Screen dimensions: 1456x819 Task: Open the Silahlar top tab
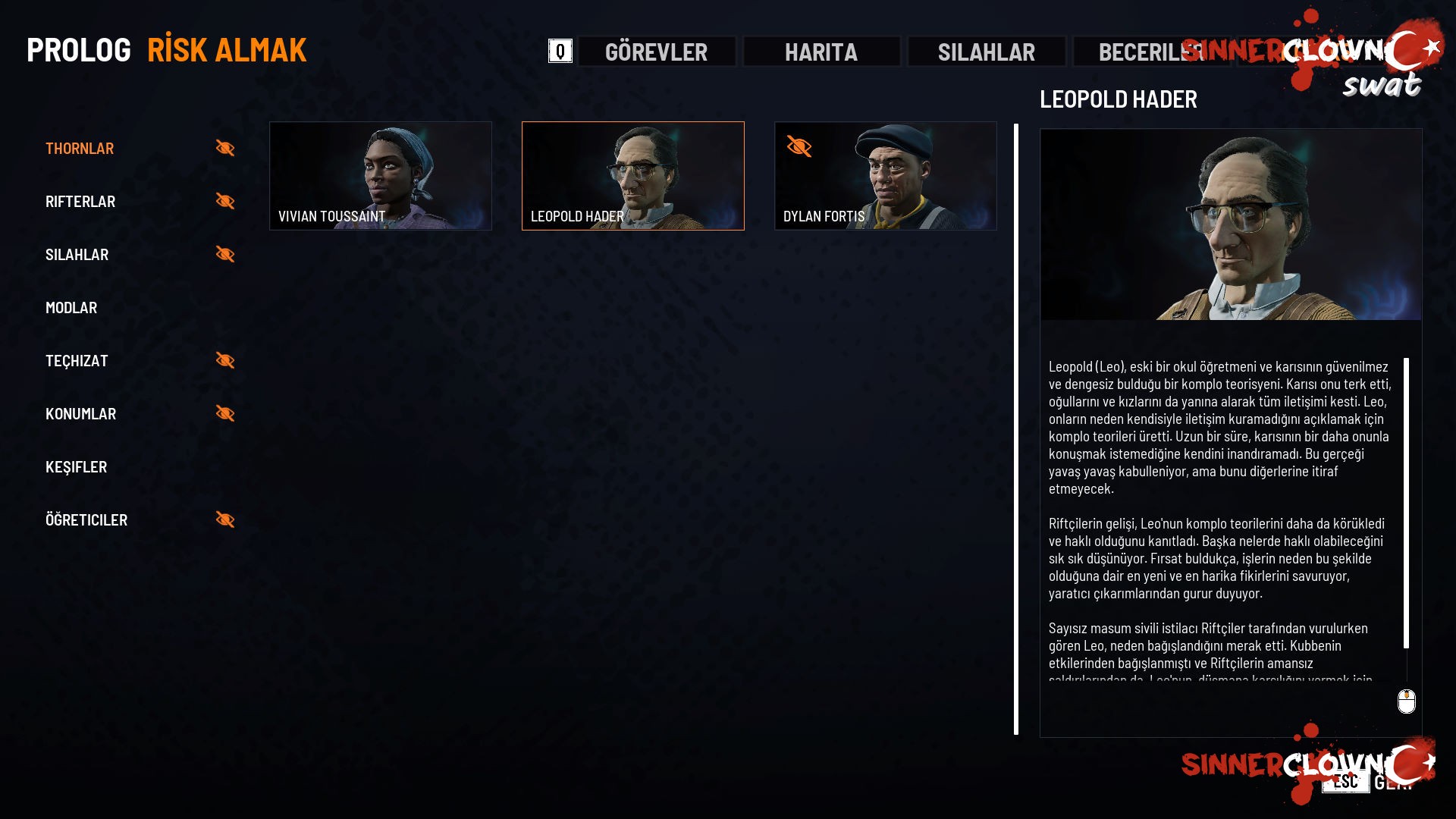[987, 52]
